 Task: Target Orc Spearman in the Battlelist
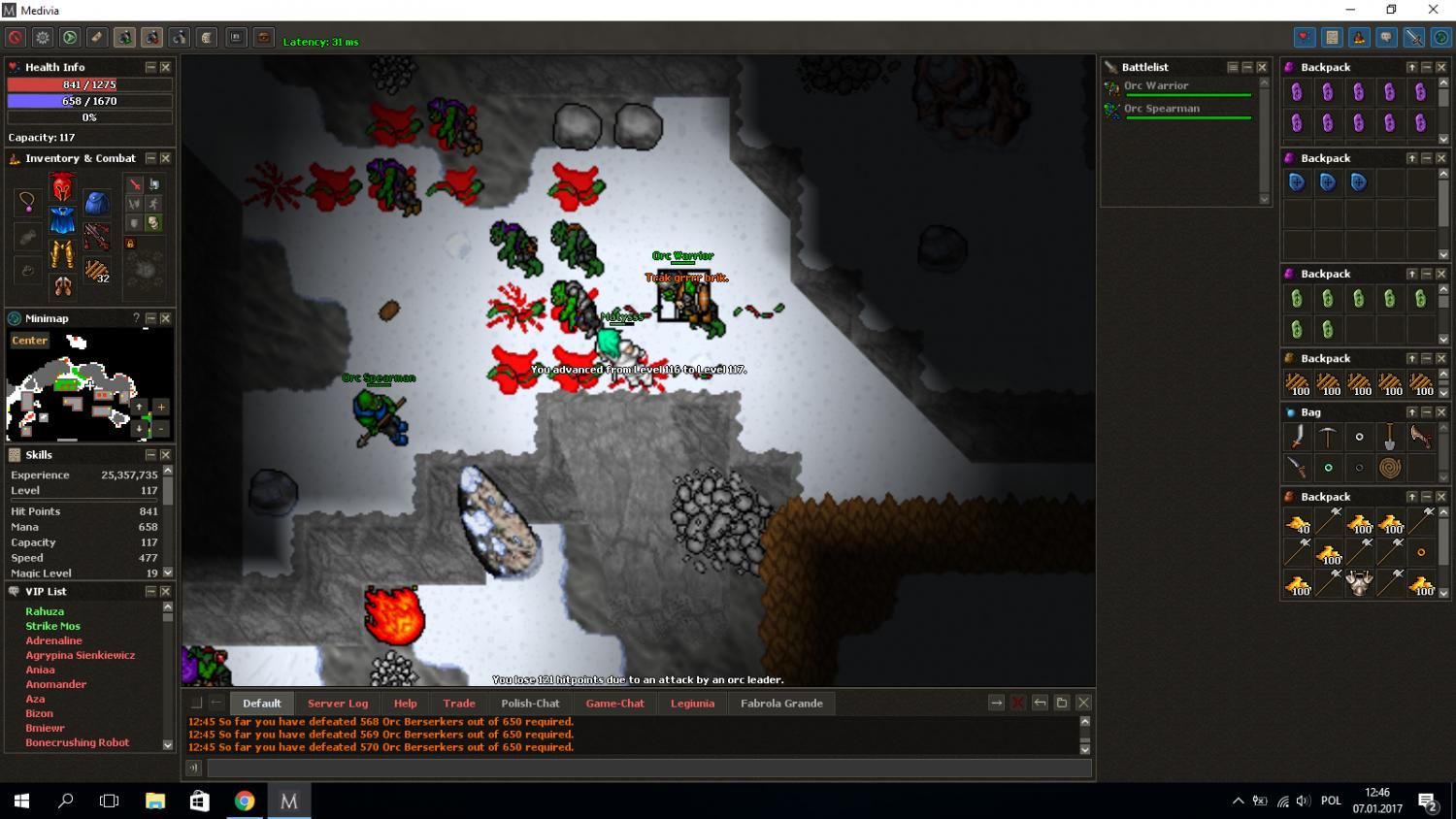pos(1161,109)
